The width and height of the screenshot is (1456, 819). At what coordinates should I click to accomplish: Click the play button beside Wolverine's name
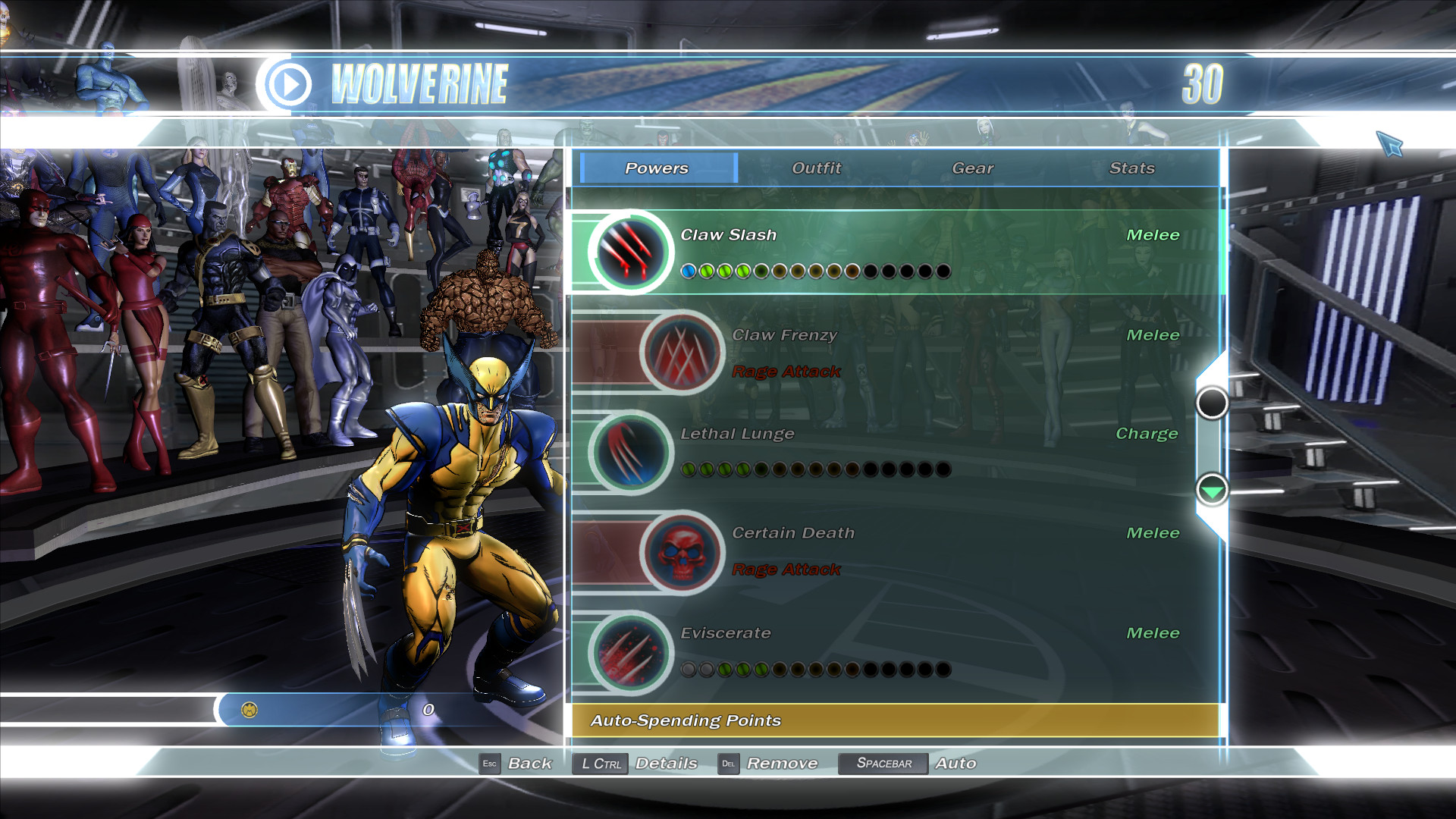289,84
